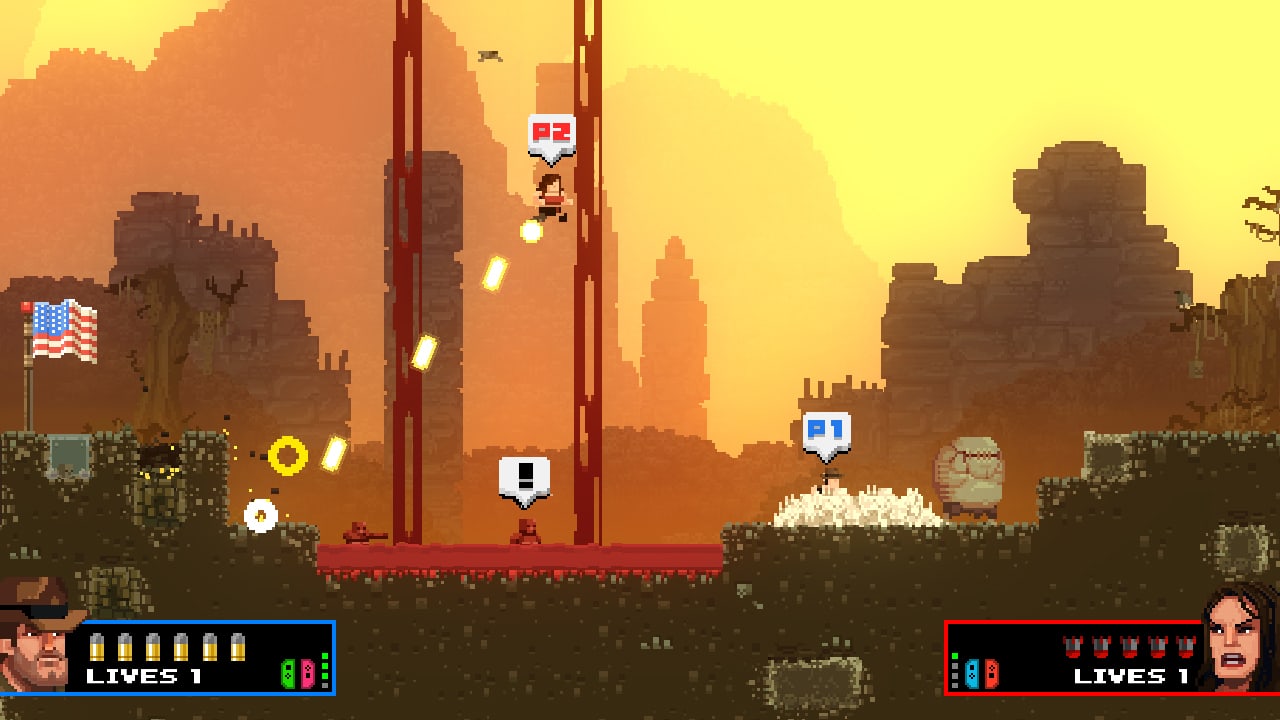Image resolution: width=1280 pixels, height=720 pixels.
Task: Click the last bullet in P1's ammo row
Action: [x=237, y=648]
